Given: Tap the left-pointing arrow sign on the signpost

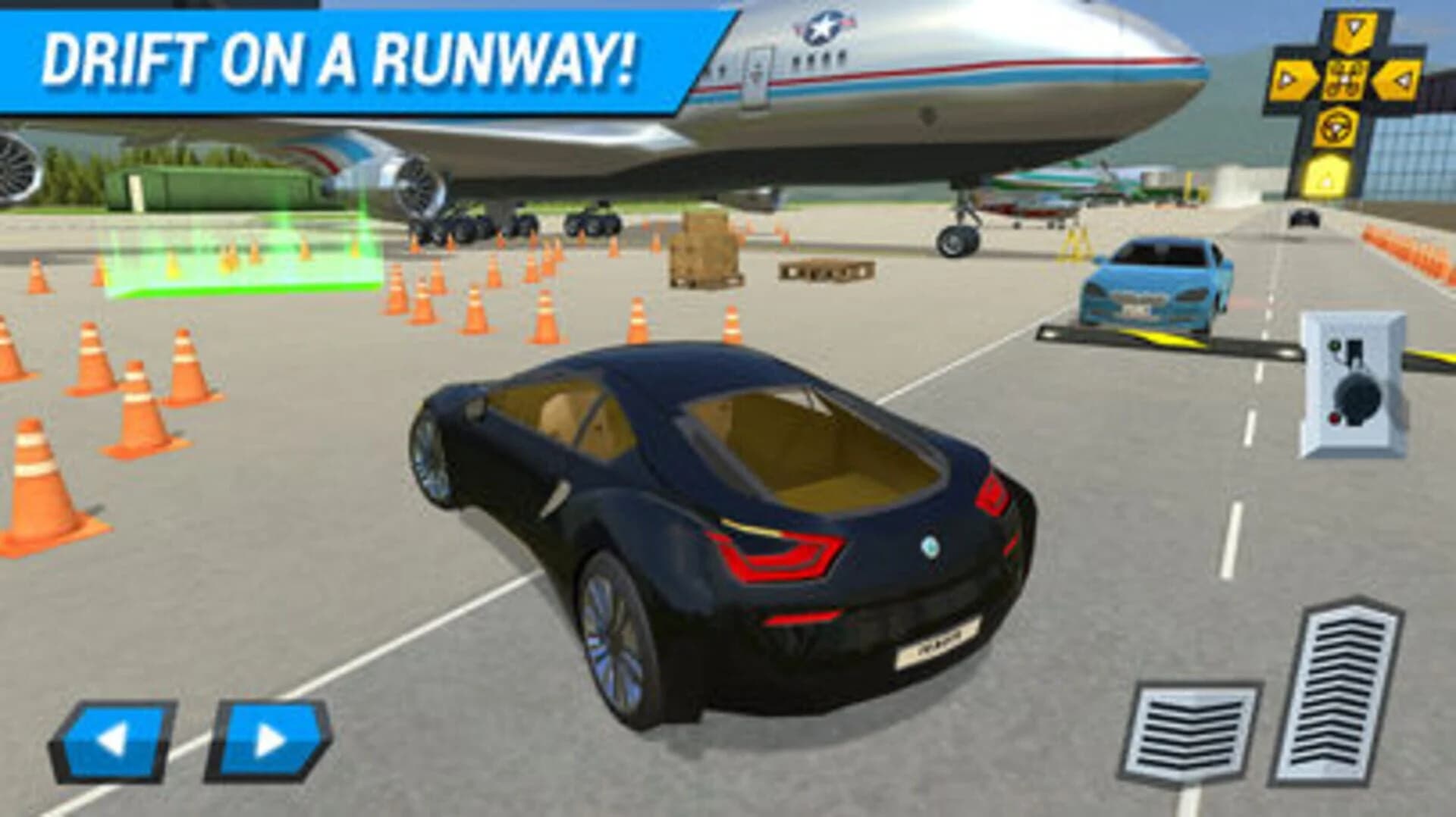Looking at the screenshot, I should click(x=1399, y=79).
